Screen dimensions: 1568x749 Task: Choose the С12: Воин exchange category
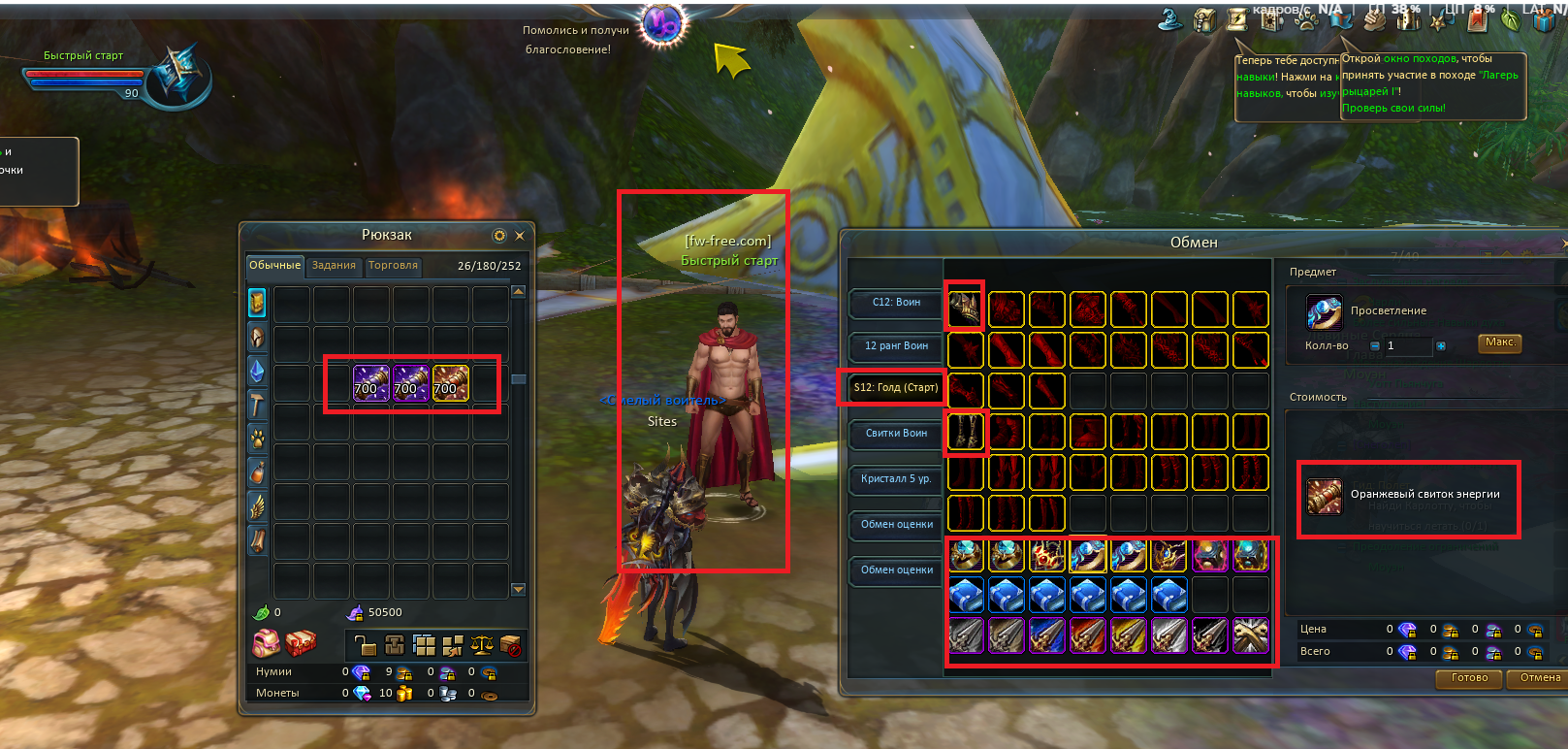(x=896, y=303)
